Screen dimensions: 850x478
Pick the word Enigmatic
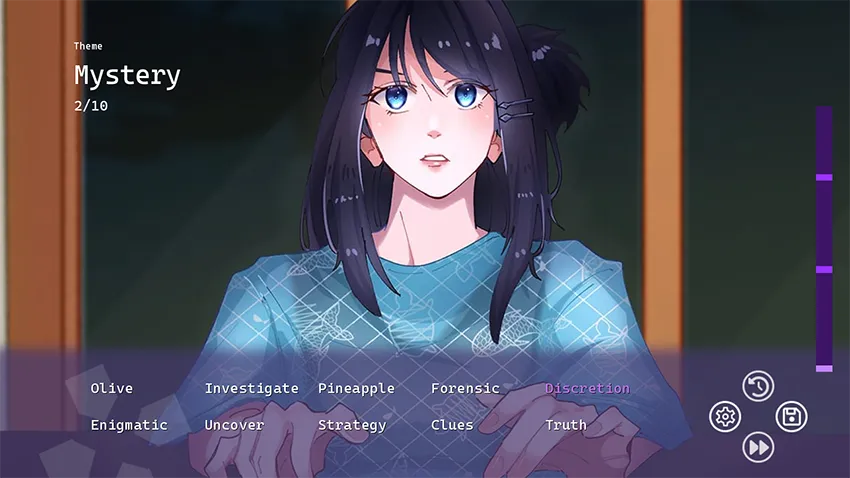129,425
